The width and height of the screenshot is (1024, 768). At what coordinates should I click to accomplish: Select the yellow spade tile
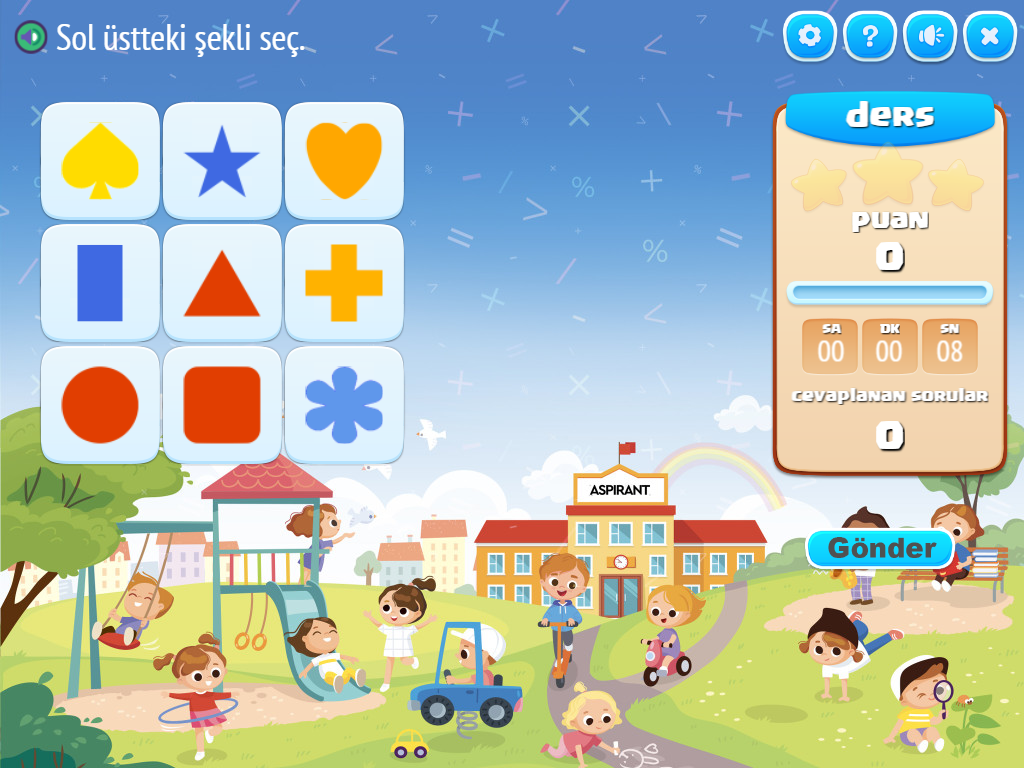(100, 160)
